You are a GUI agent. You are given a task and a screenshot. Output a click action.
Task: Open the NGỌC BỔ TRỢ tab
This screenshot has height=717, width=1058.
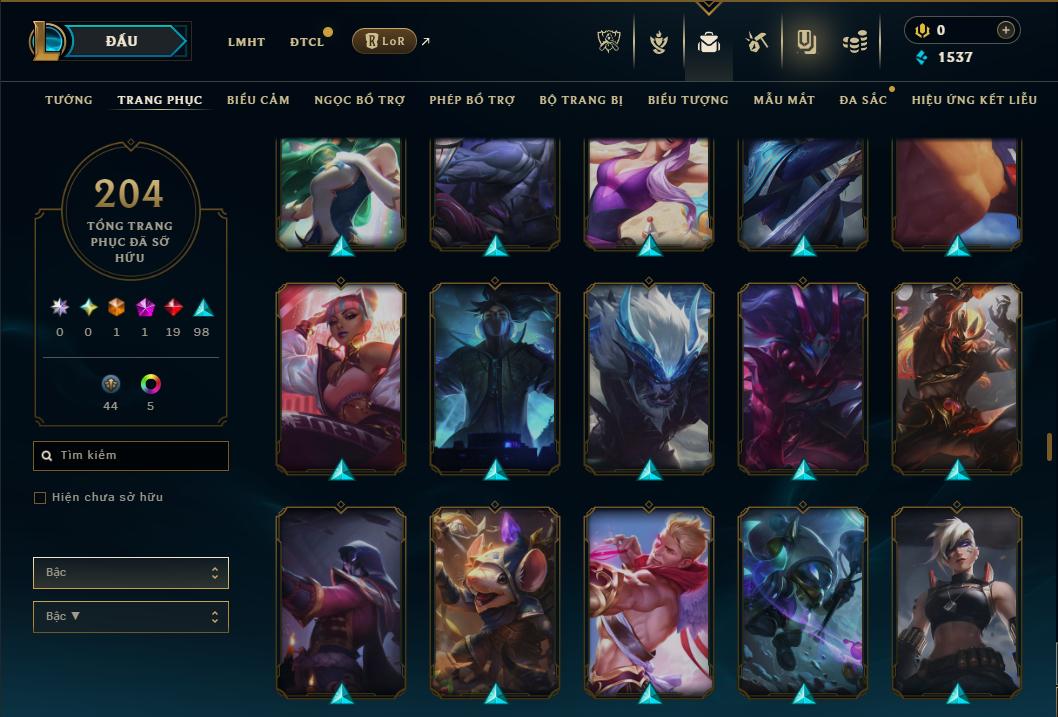(359, 100)
